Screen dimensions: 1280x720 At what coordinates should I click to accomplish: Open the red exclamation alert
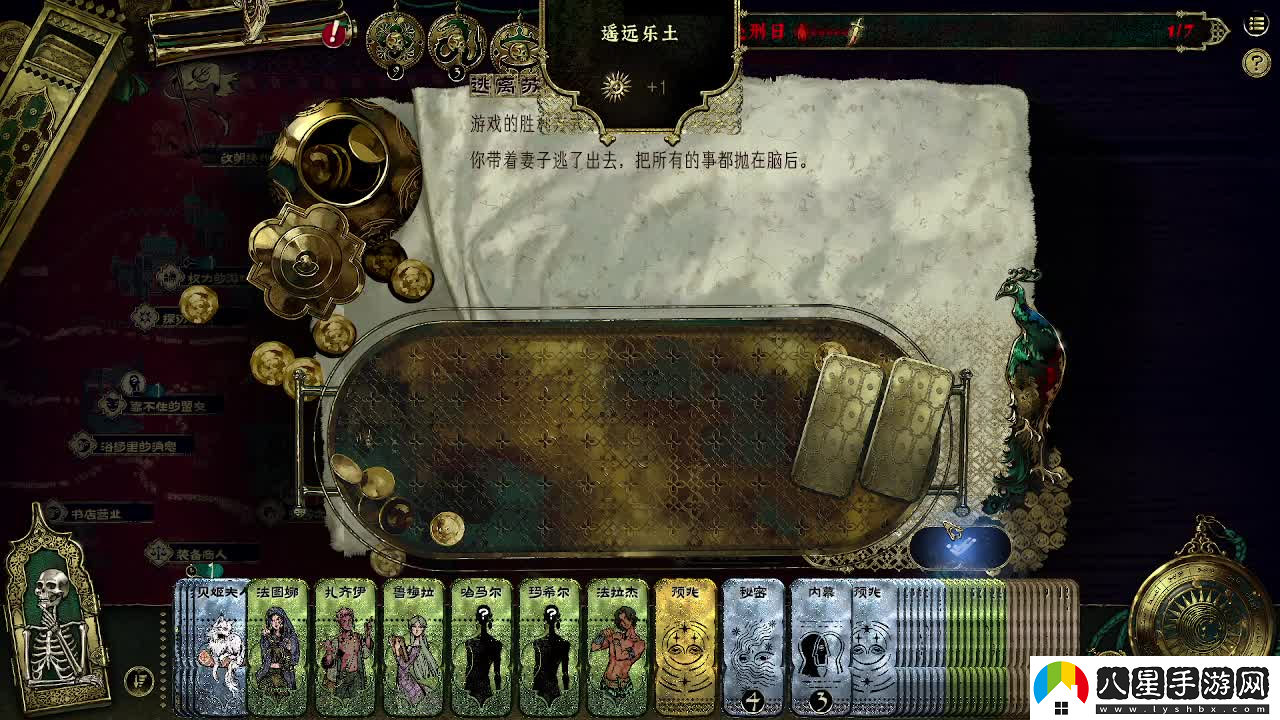pos(334,34)
